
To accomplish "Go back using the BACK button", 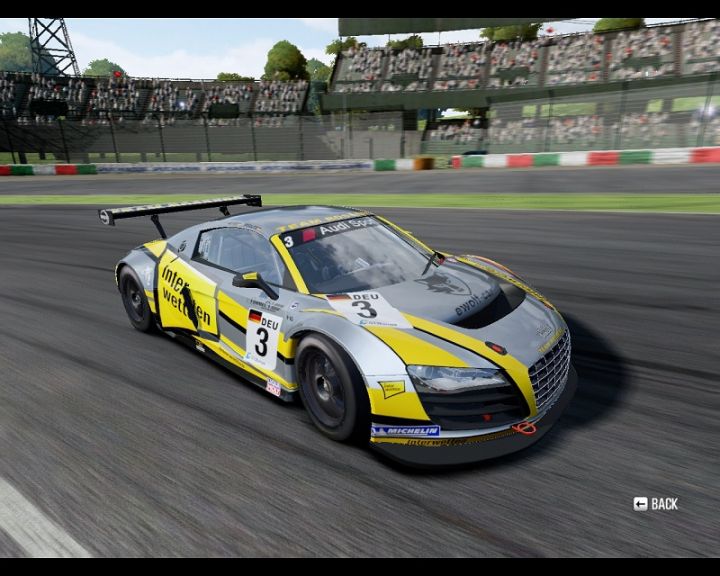I will point(656,504).
